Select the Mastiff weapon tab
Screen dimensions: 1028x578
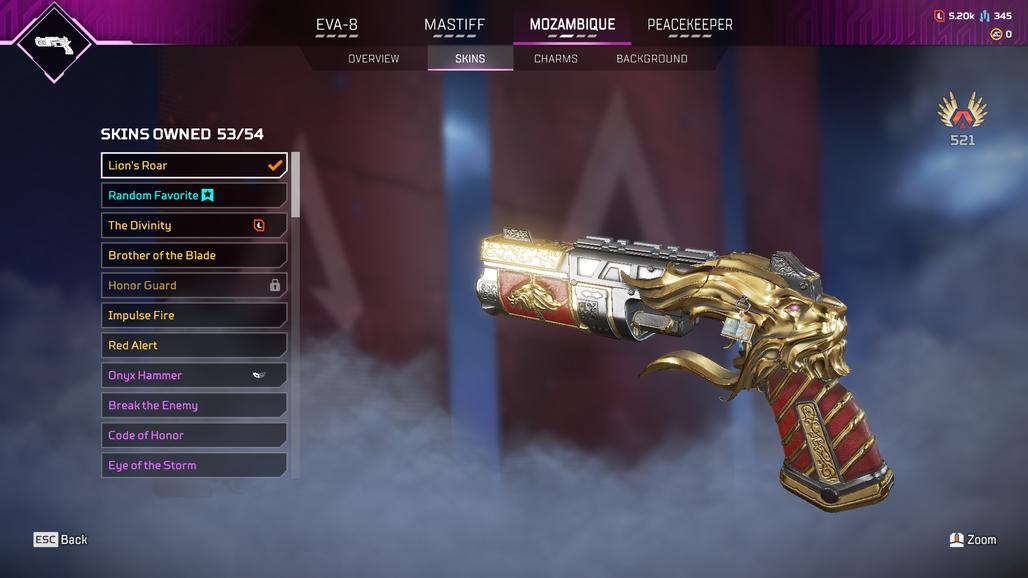coord(454,25)
